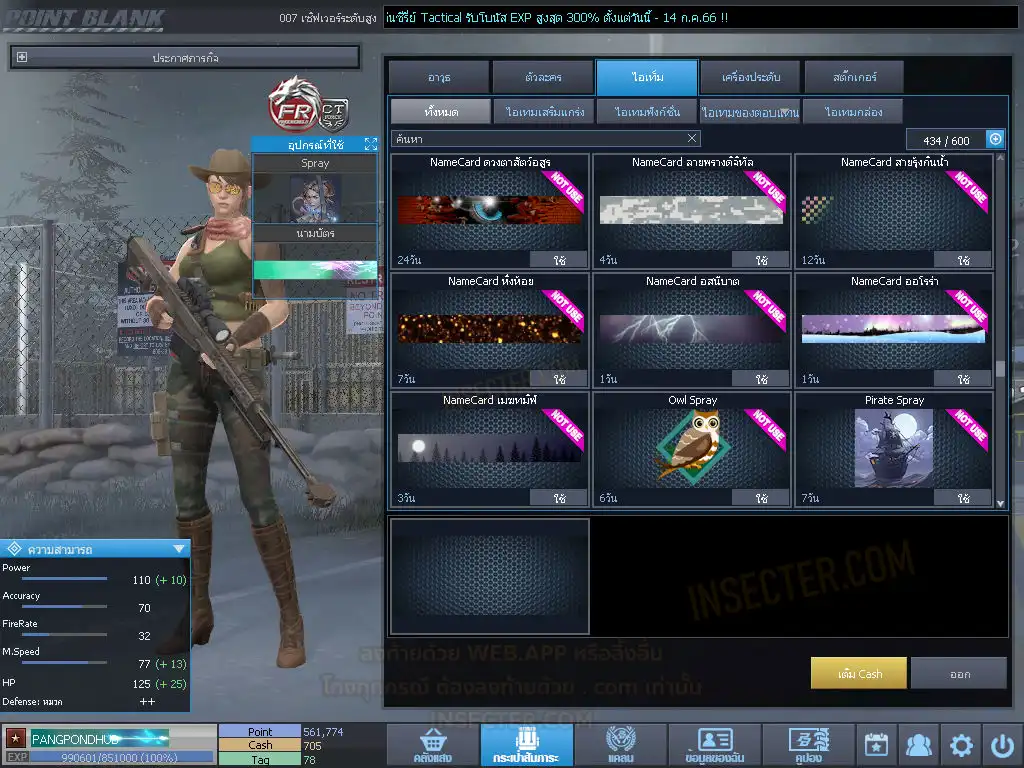
Task: Expand inventory capacity with the plus button
Action: coord(995,140)
